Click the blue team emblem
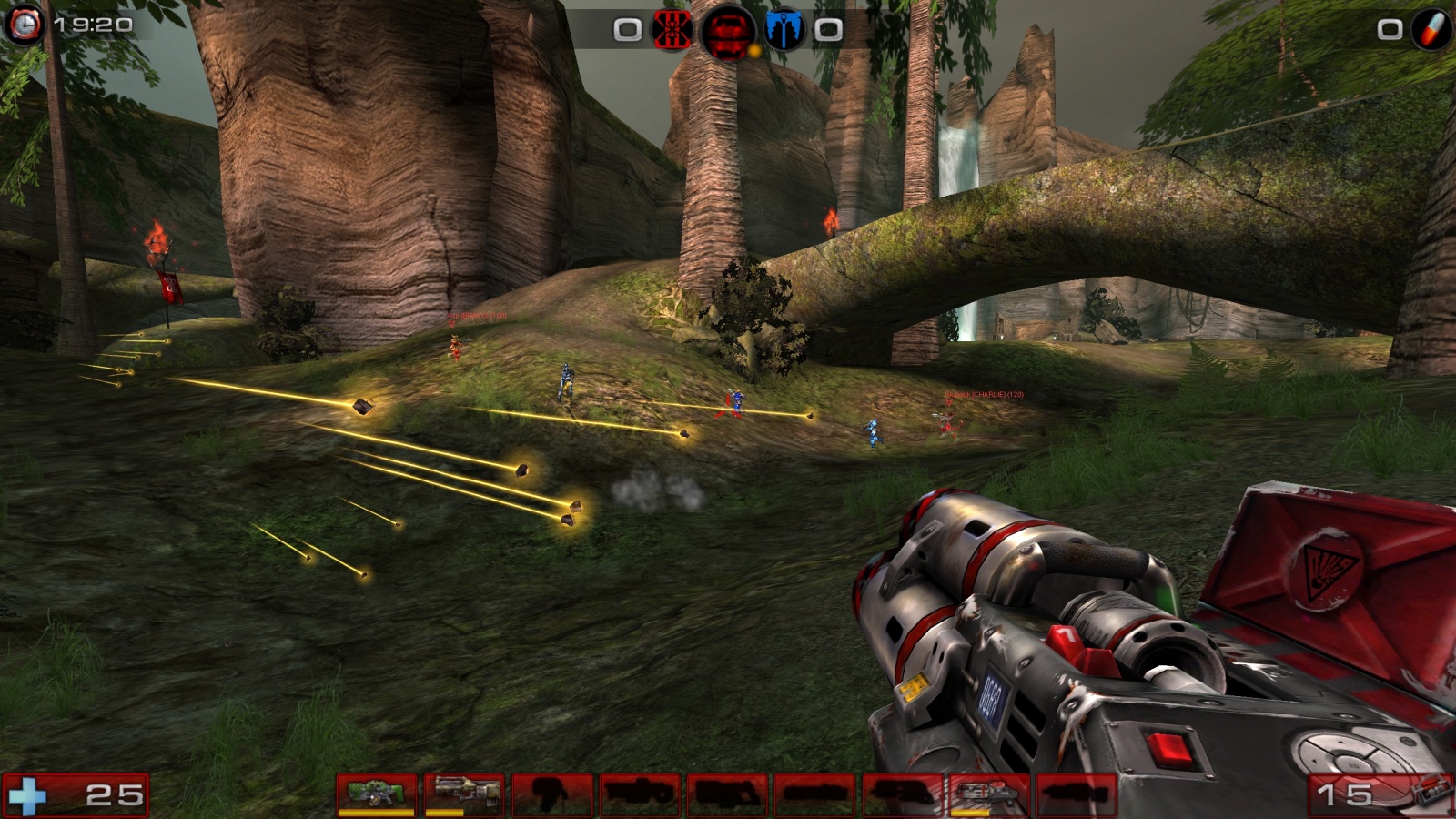This screenshot has width=1456, height=819. tap(784, 30)
